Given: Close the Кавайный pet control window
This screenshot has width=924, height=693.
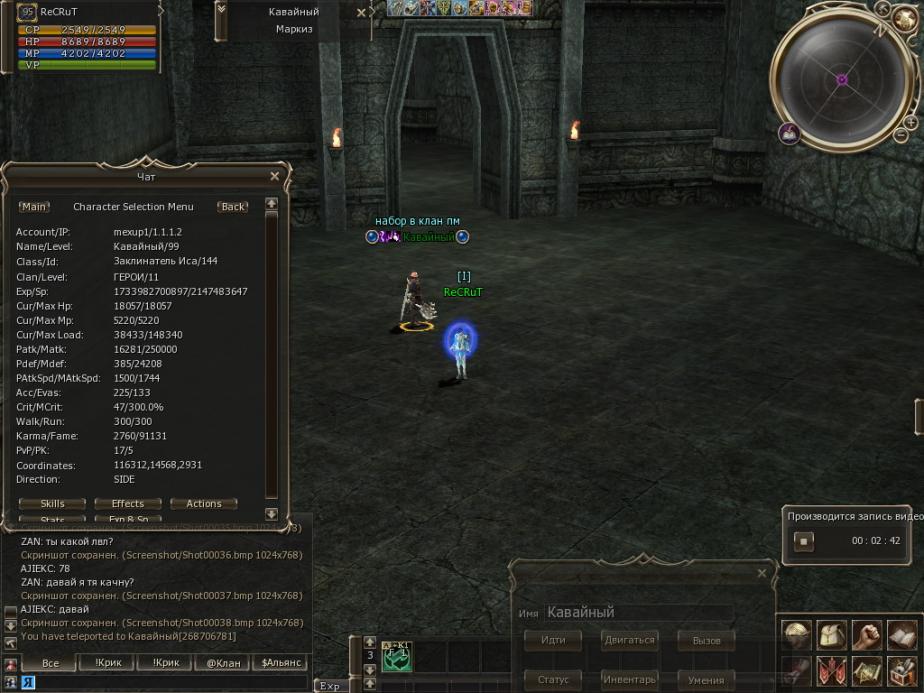Looking at the screenshot, I should coord(761,574).
